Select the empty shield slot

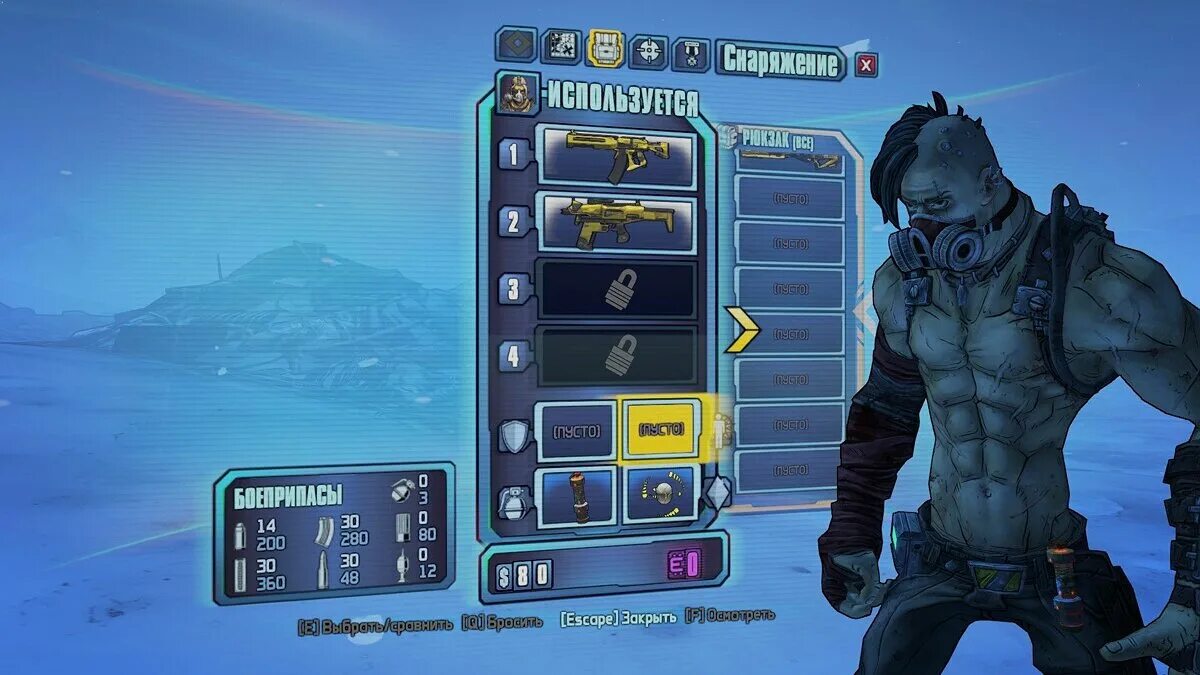pos(576,431)
